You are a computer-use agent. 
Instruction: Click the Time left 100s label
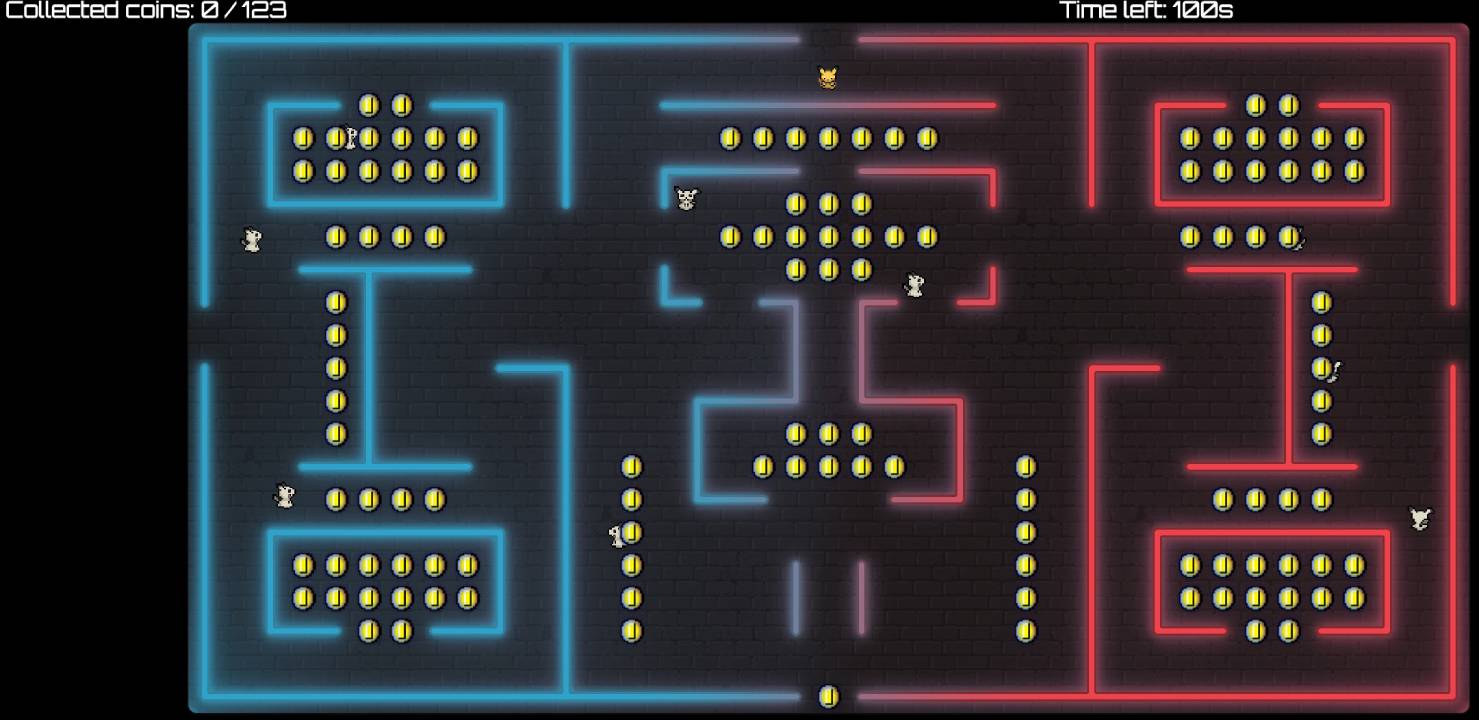(1145, 12)
